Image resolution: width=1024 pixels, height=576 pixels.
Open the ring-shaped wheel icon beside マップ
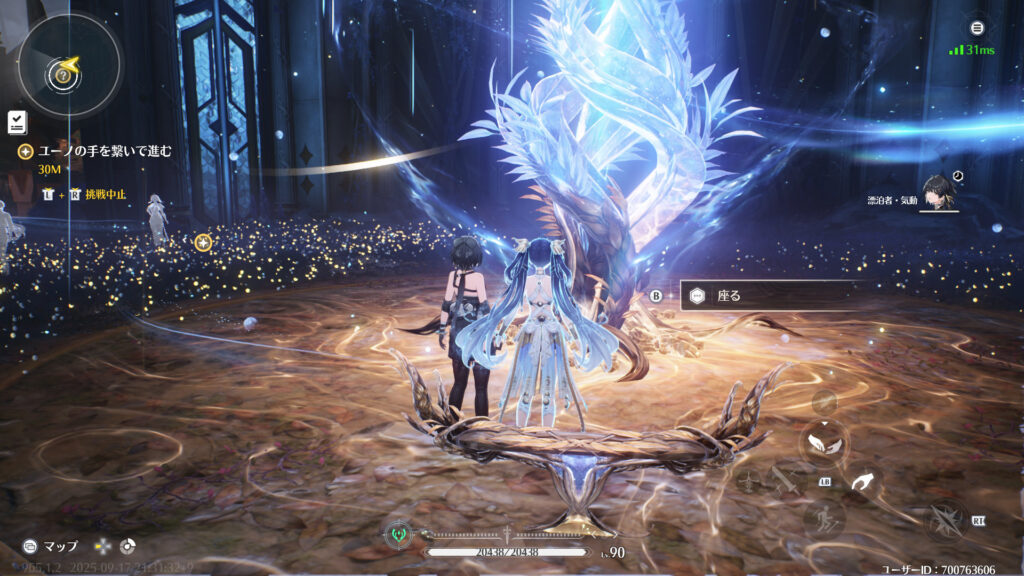[128, 547]
